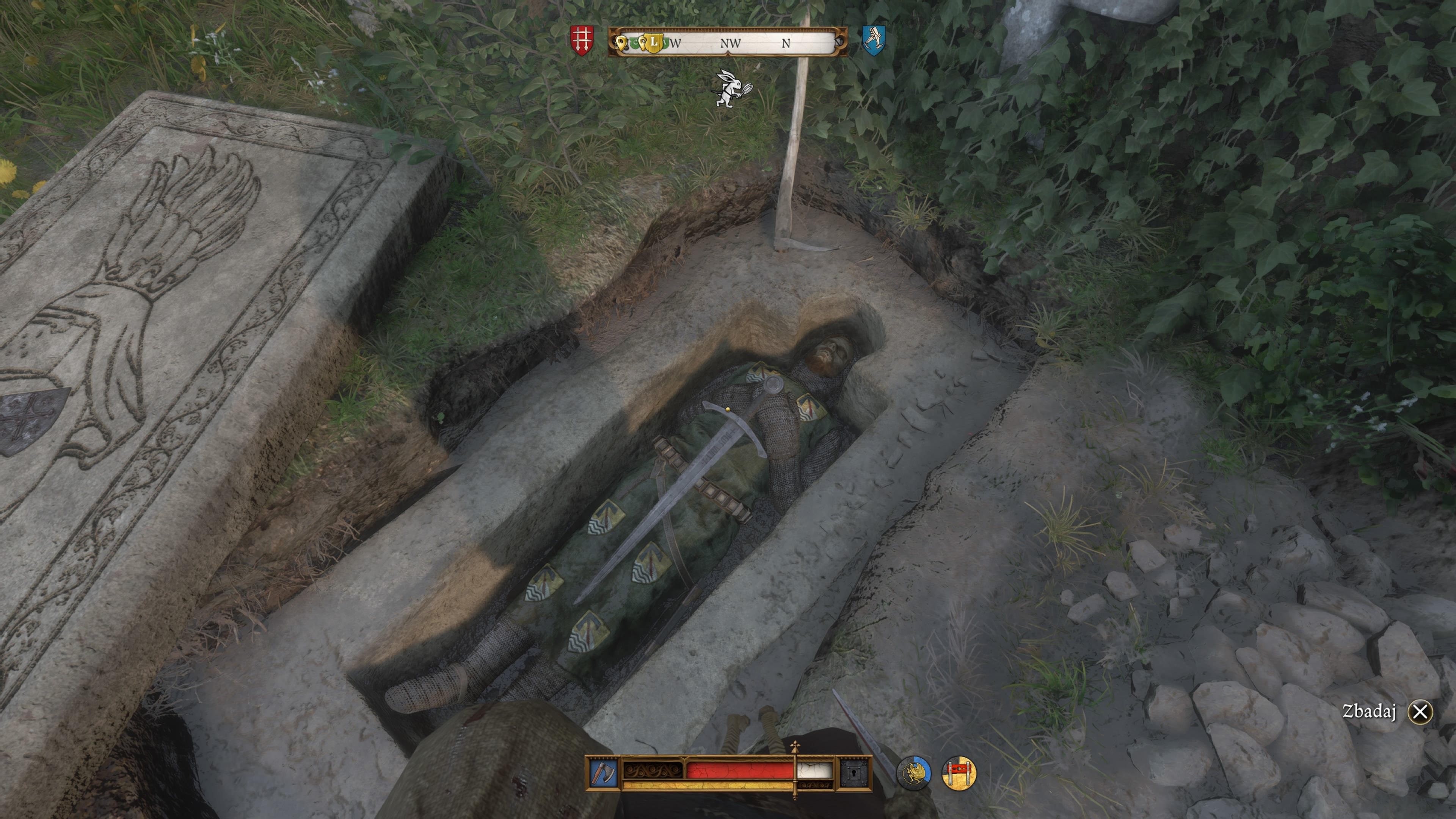Click the red health bar
The height and width of the screenshot is (819, 1456).
click(x=741, y=770)
